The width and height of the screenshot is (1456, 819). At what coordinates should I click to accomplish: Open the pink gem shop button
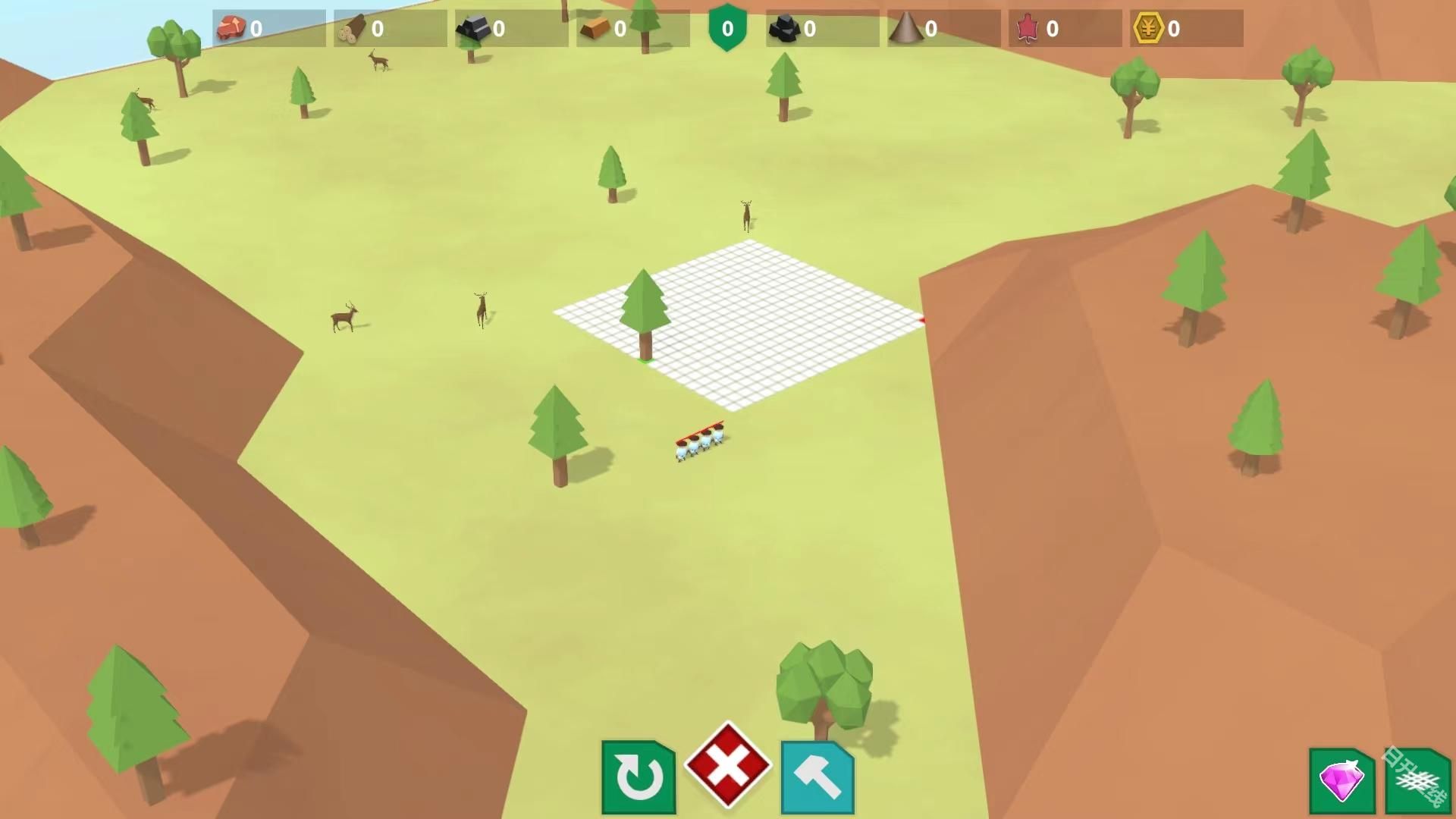pyautogui.click(x=1341, y=780)
